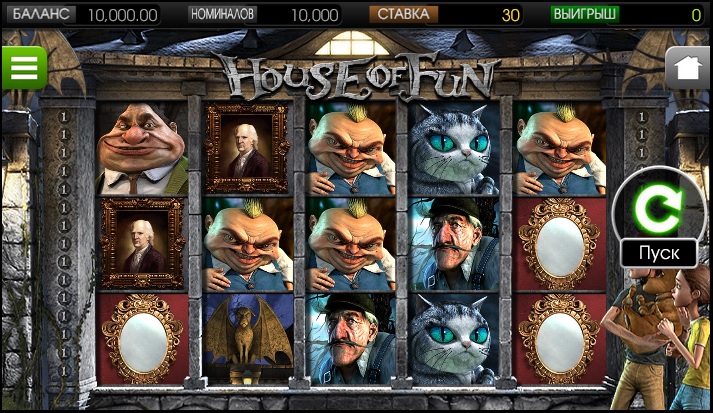Go to the home screen
Screen dimensions: 713x413
687,68
